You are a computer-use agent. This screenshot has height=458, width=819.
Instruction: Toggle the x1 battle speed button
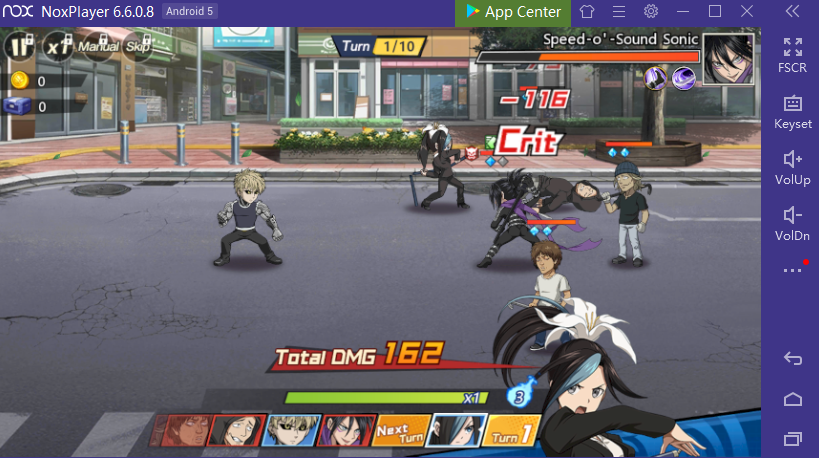59,46
